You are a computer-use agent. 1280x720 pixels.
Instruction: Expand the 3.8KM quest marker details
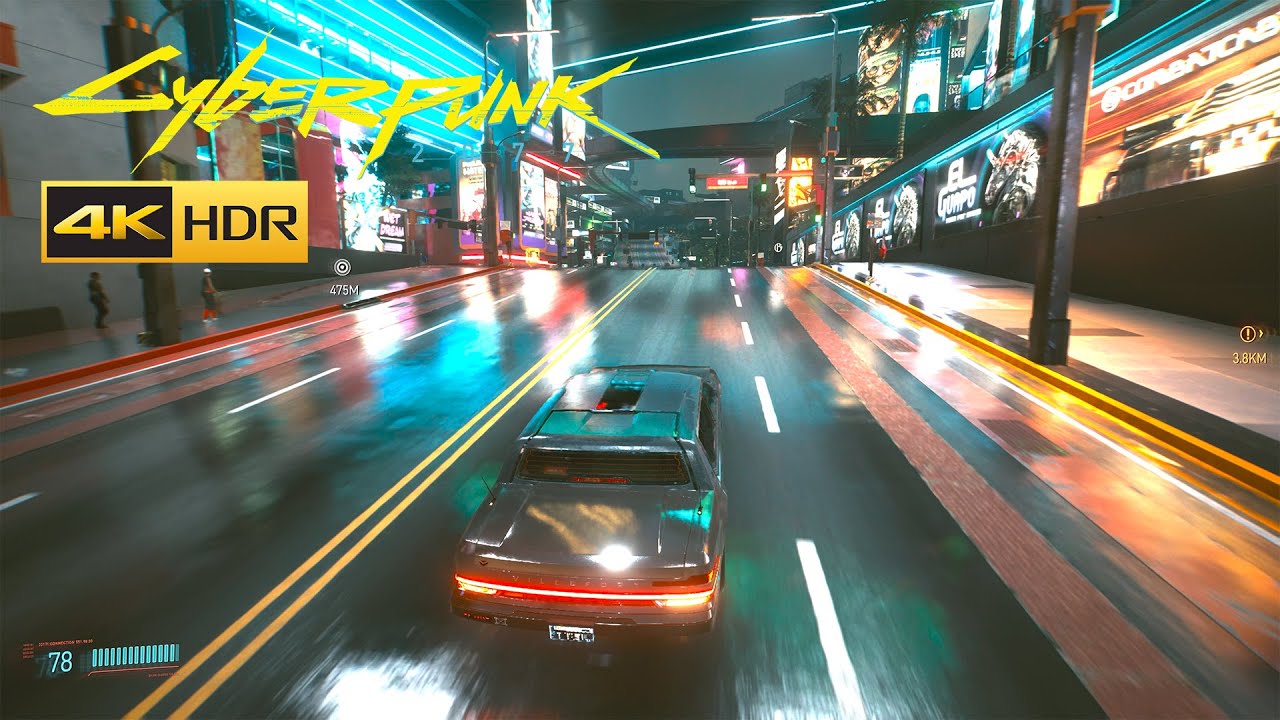1250,358
